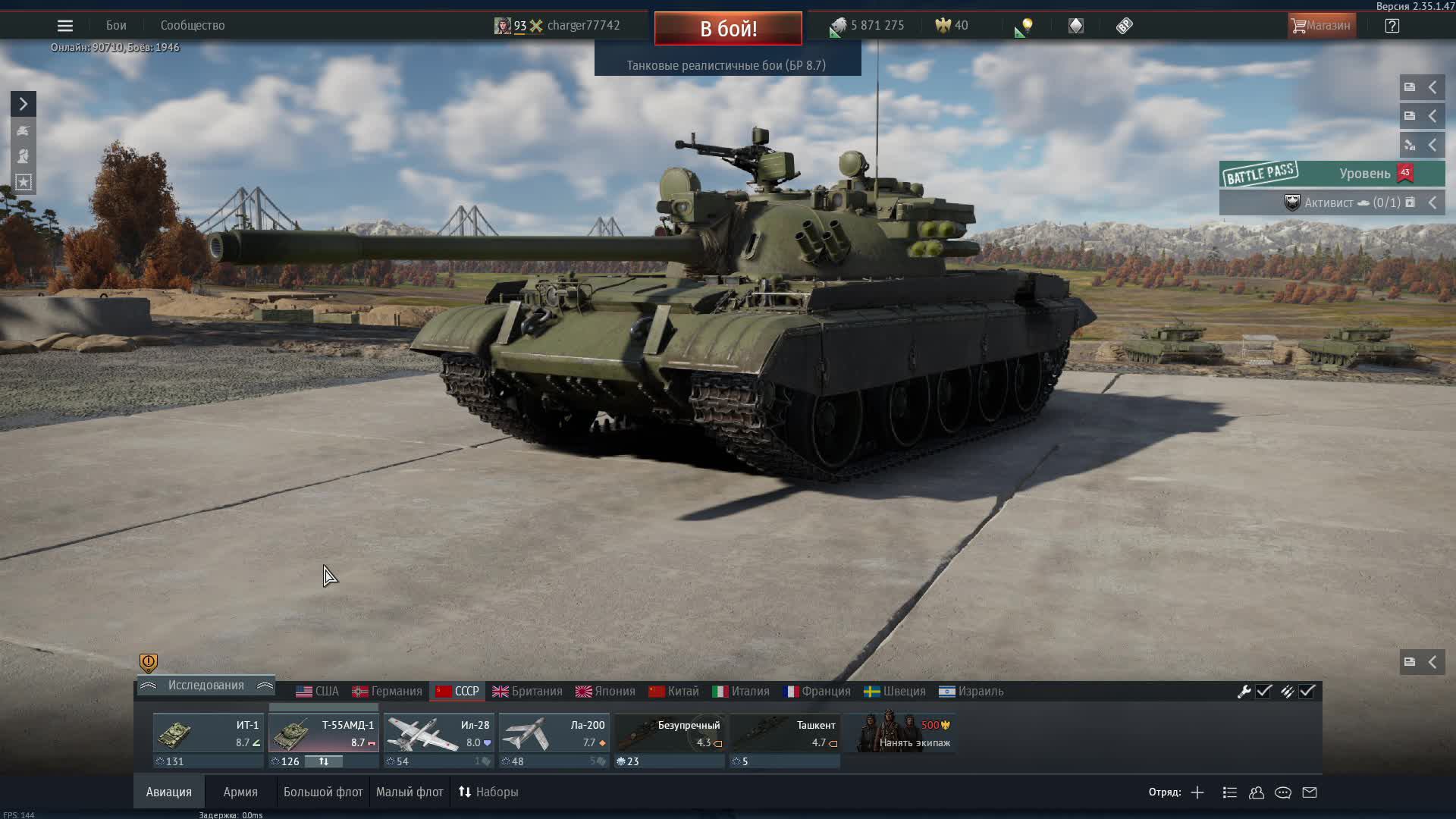Click the lightbulb tutorial icon in top bar

(1025, 25)
